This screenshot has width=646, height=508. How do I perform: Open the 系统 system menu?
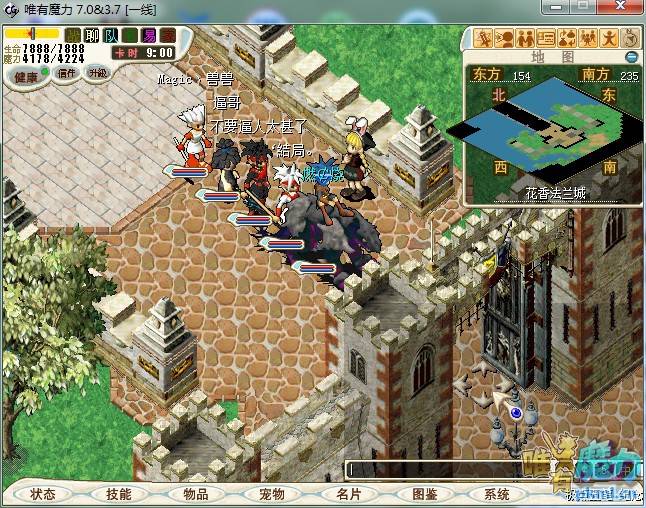point(497,494)
